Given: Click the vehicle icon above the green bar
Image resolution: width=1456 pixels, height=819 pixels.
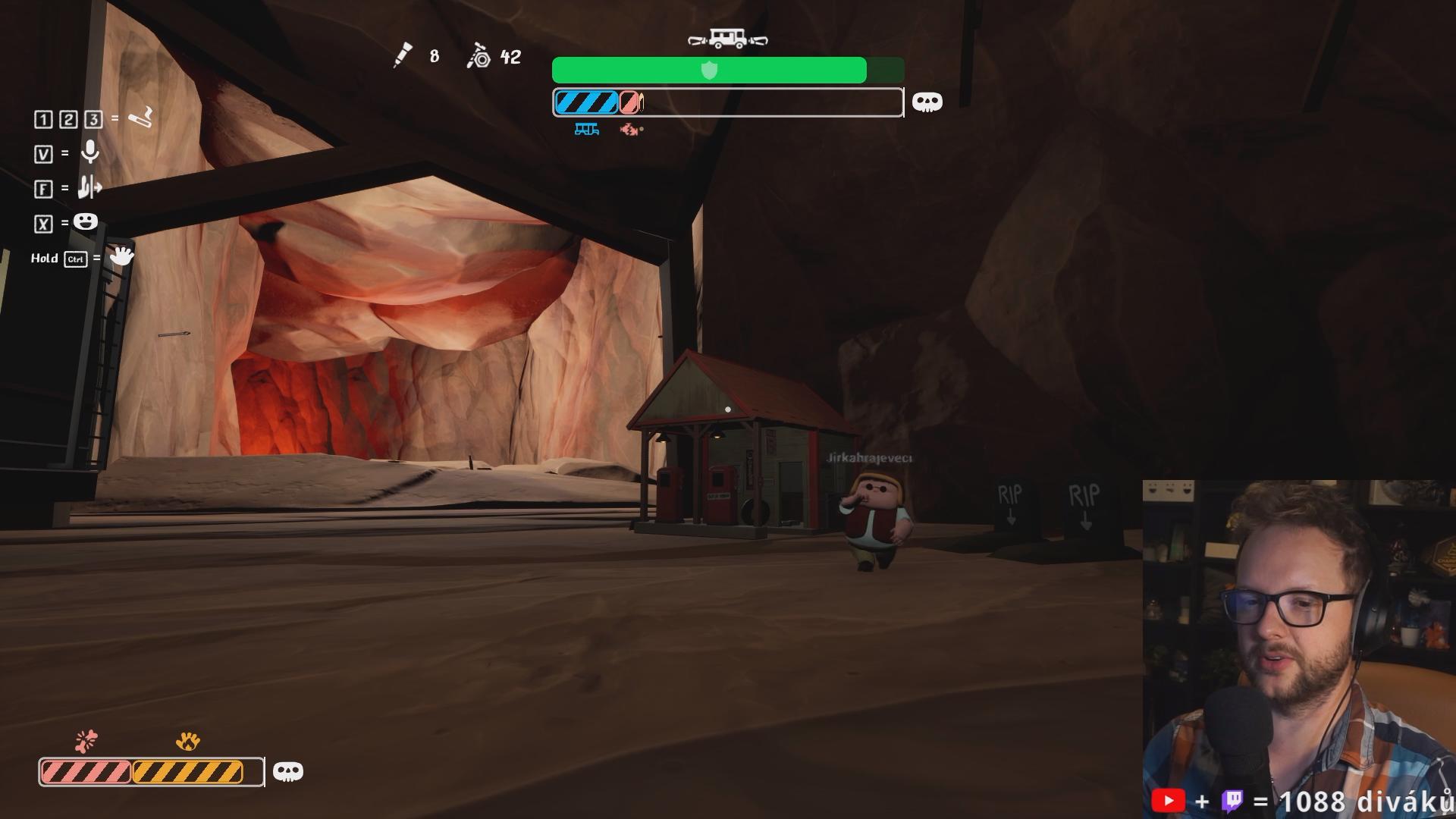Looking at the screenshot, I should [x=727, y=39].
